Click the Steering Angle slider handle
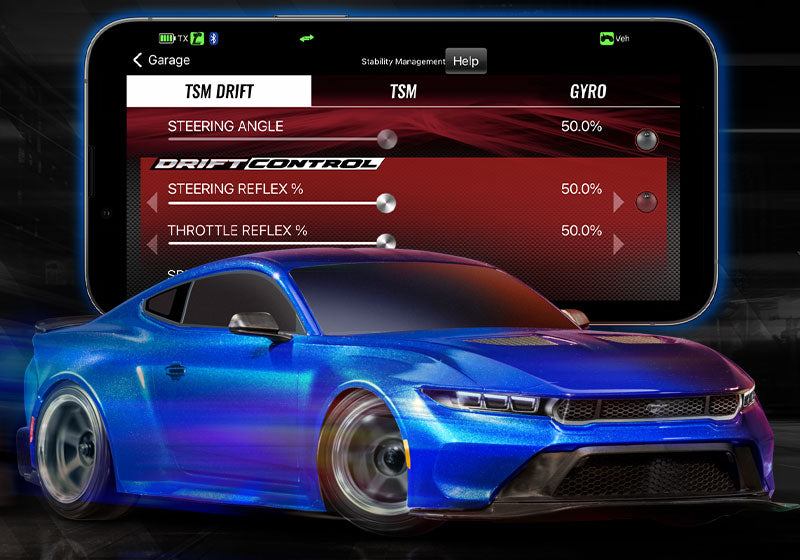 pyautogui.click(x=386, y=139)
